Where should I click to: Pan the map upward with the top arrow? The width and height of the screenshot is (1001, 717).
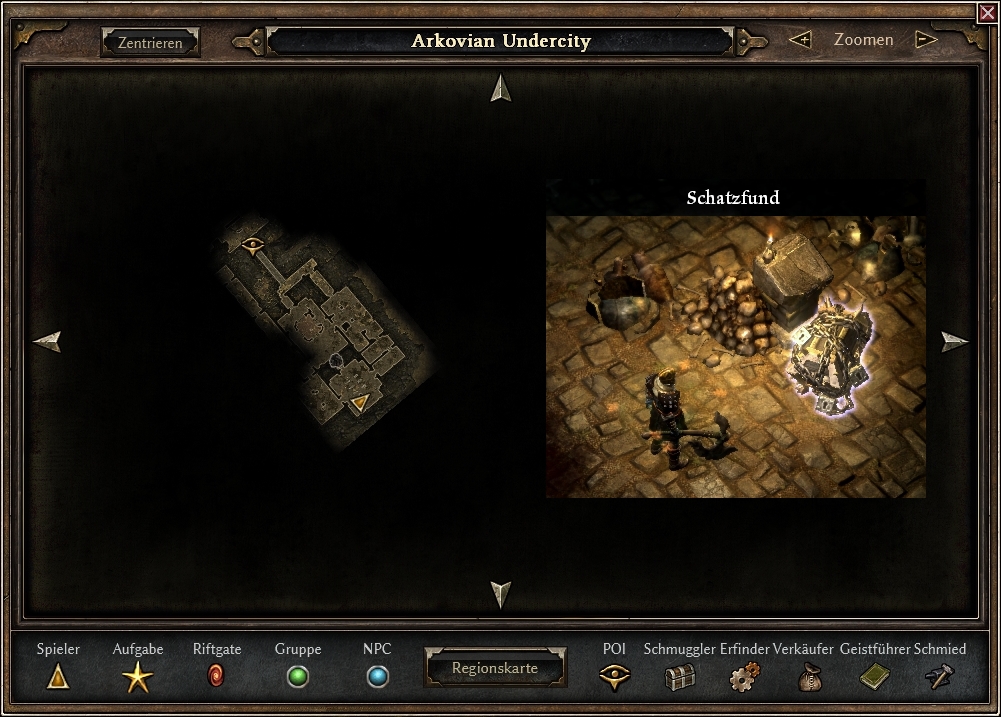pos(501,89)
